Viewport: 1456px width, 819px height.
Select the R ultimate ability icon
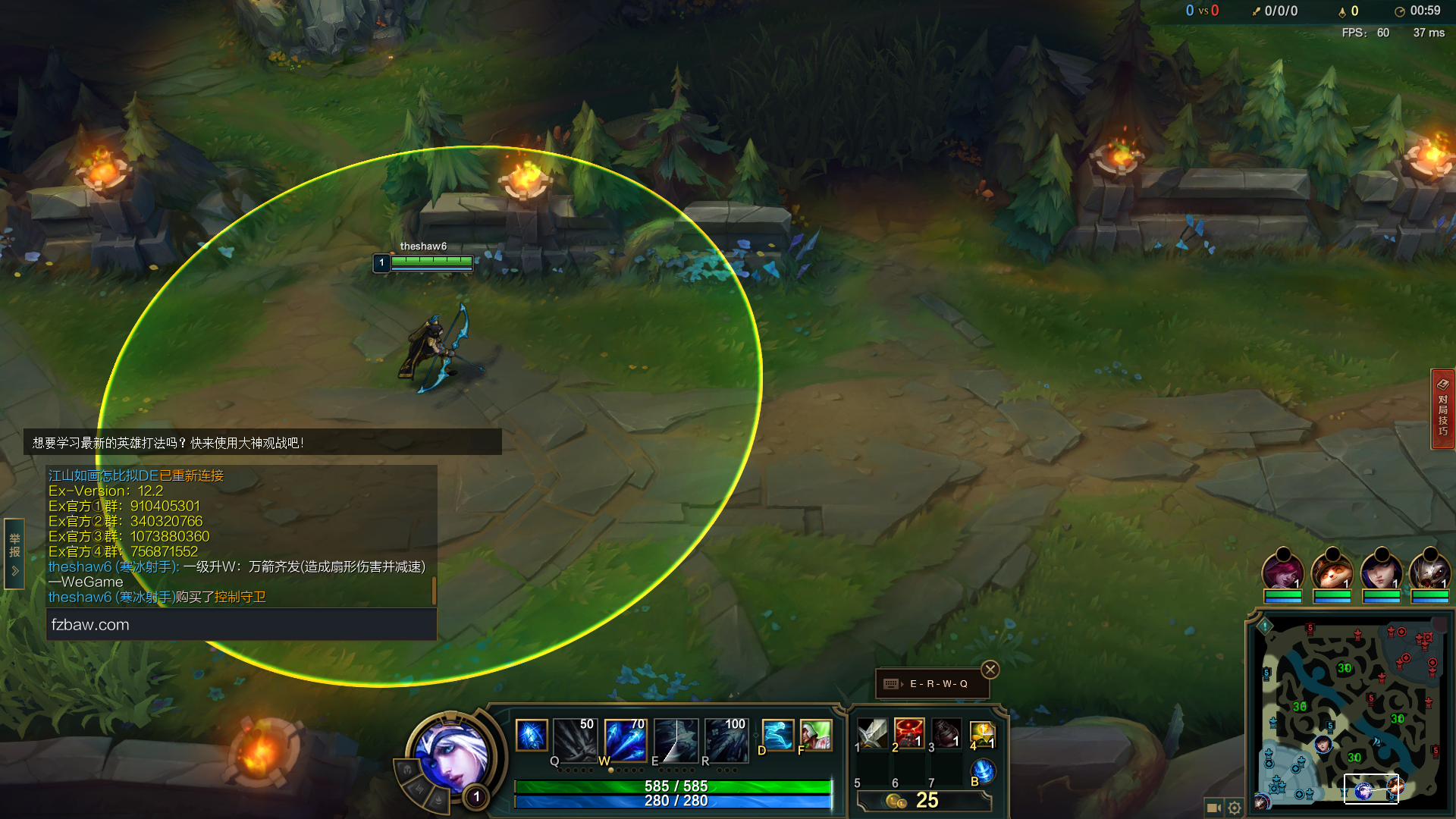[726, 739]
